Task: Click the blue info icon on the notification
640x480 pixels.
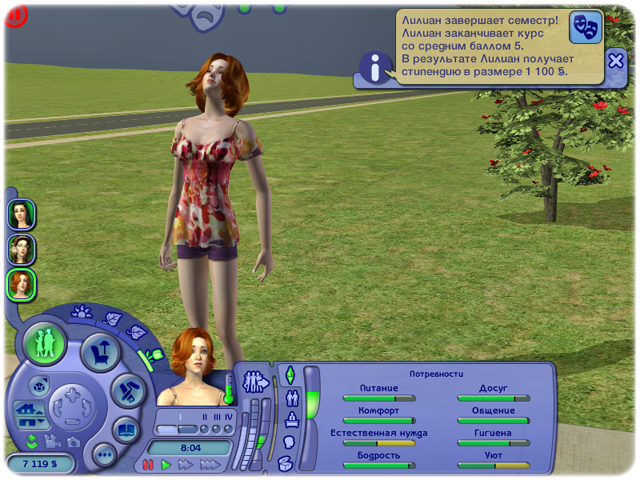Action: coord(375,68)
